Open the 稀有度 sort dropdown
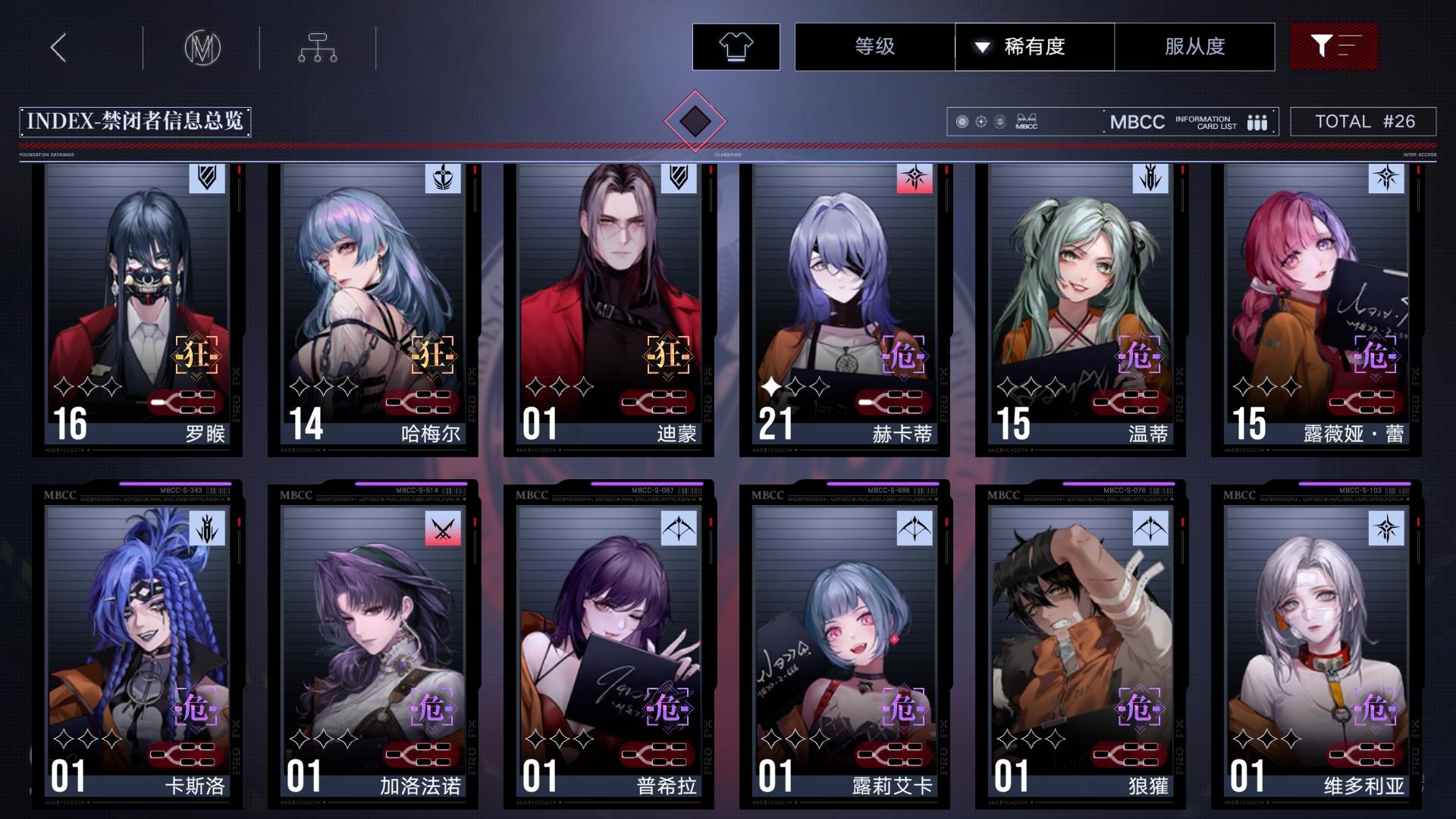Screen dimensions: 1456x819 pyautogui.click(x=1034, y=46)
